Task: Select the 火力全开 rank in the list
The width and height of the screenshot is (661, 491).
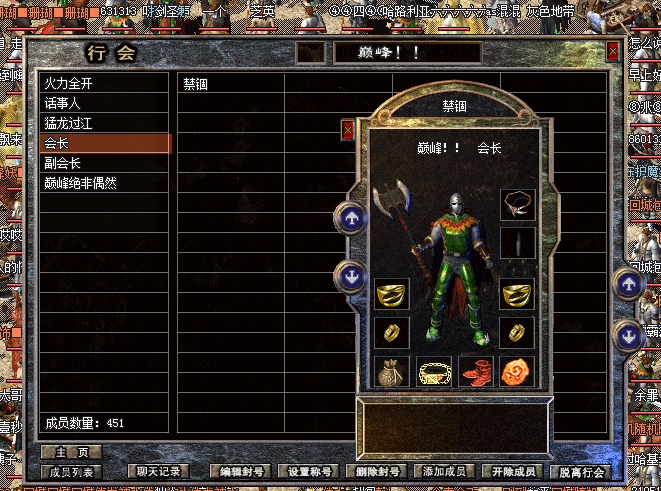Action: pyautogui.click(x=69, y=85)
